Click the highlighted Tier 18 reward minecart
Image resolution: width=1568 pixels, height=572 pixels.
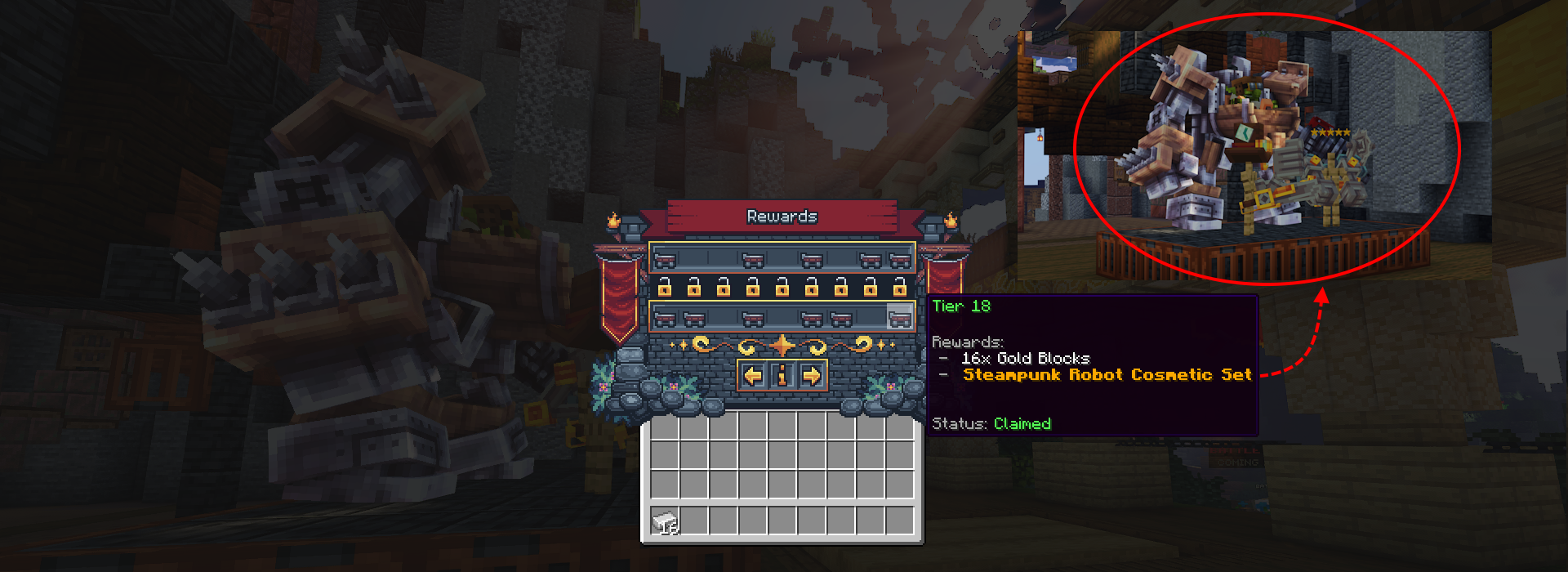[x=899, y=318]
